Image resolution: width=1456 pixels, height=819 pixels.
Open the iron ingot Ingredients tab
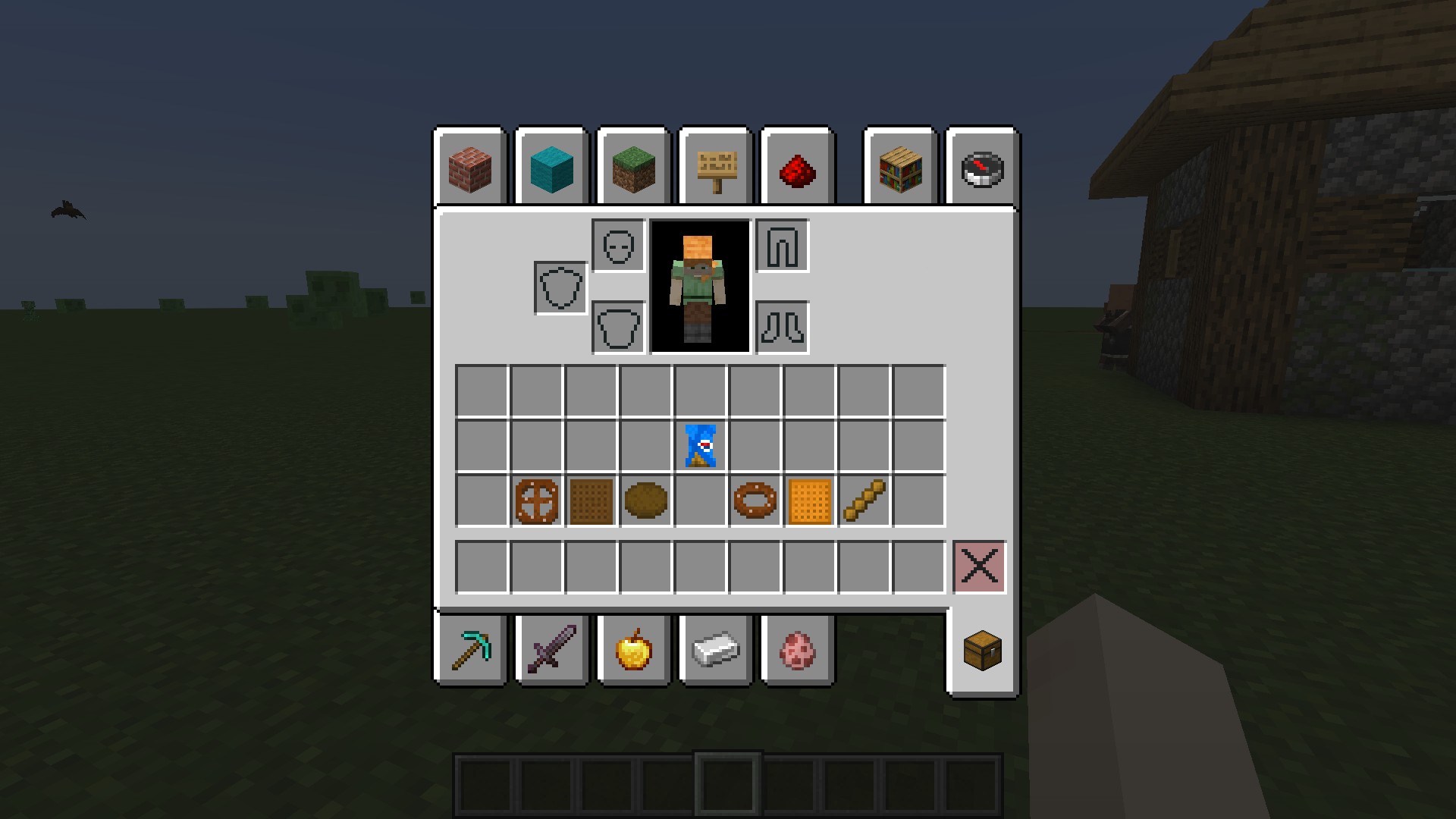[715, 651]
